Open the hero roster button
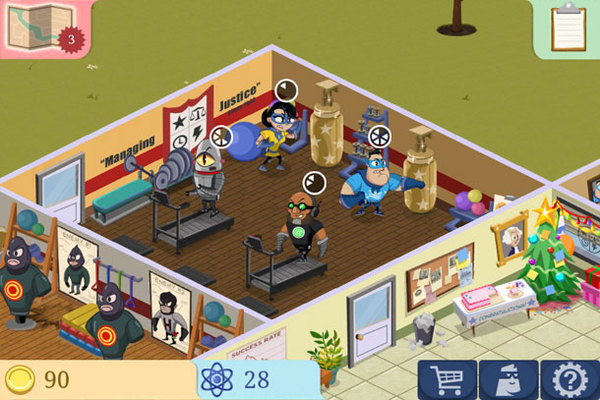This screenshot has height=400, width=600. point(508,380)
